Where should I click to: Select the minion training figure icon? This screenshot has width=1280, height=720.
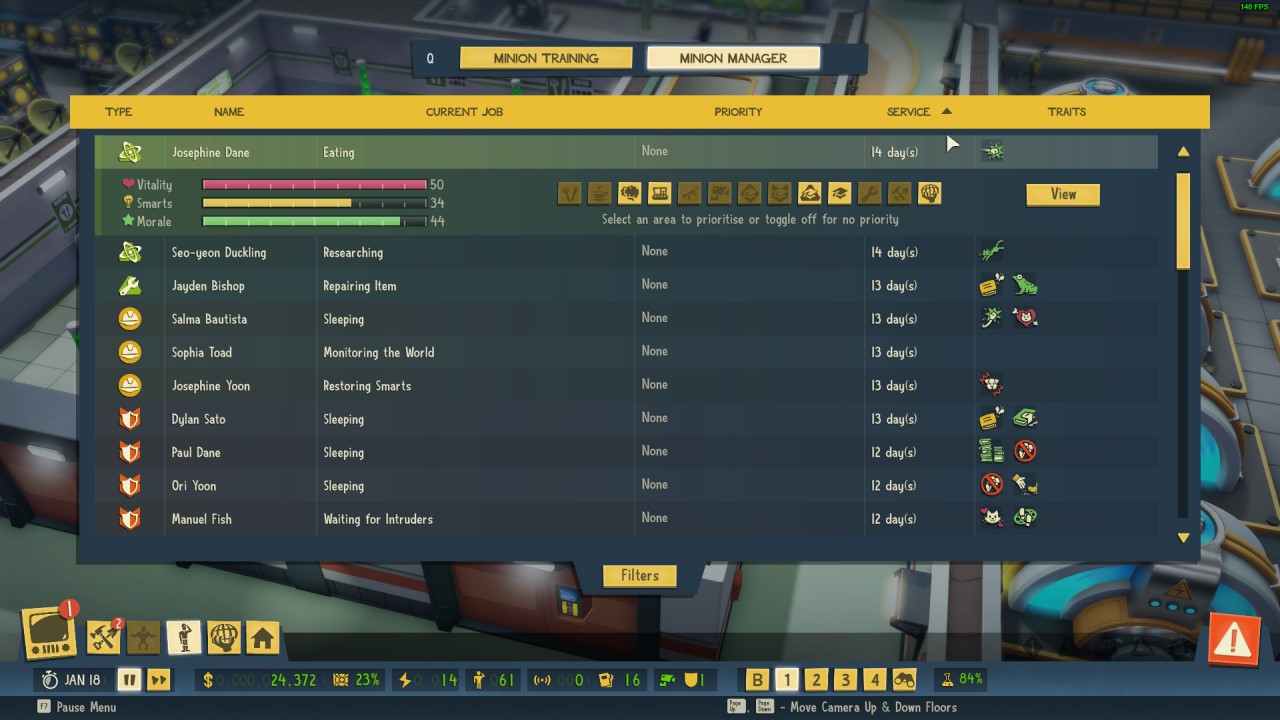tap(183, 638)
